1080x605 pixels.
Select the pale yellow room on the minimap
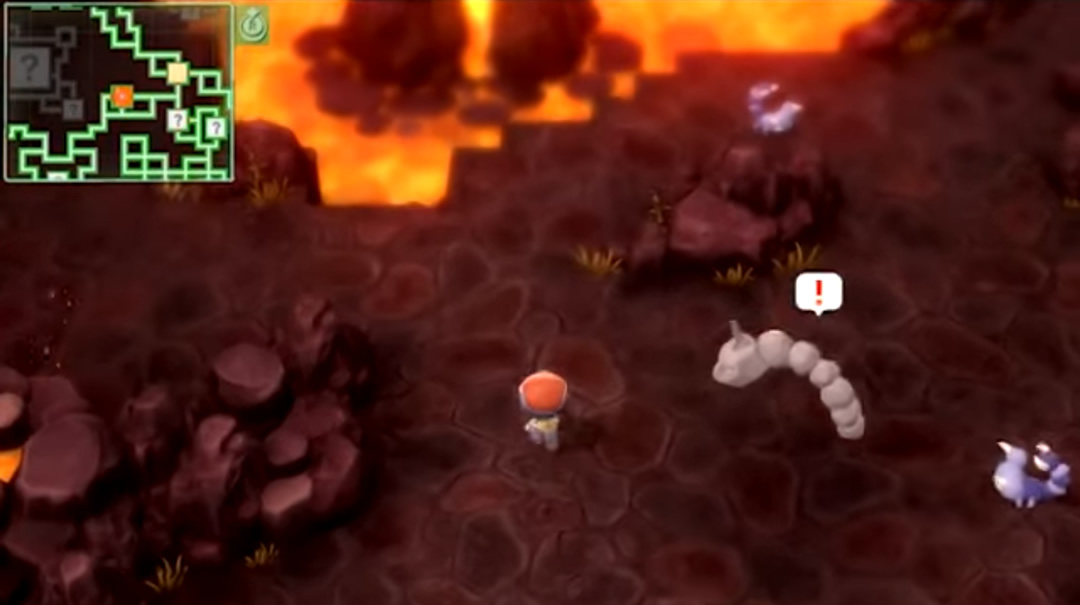tap(177, 73)
